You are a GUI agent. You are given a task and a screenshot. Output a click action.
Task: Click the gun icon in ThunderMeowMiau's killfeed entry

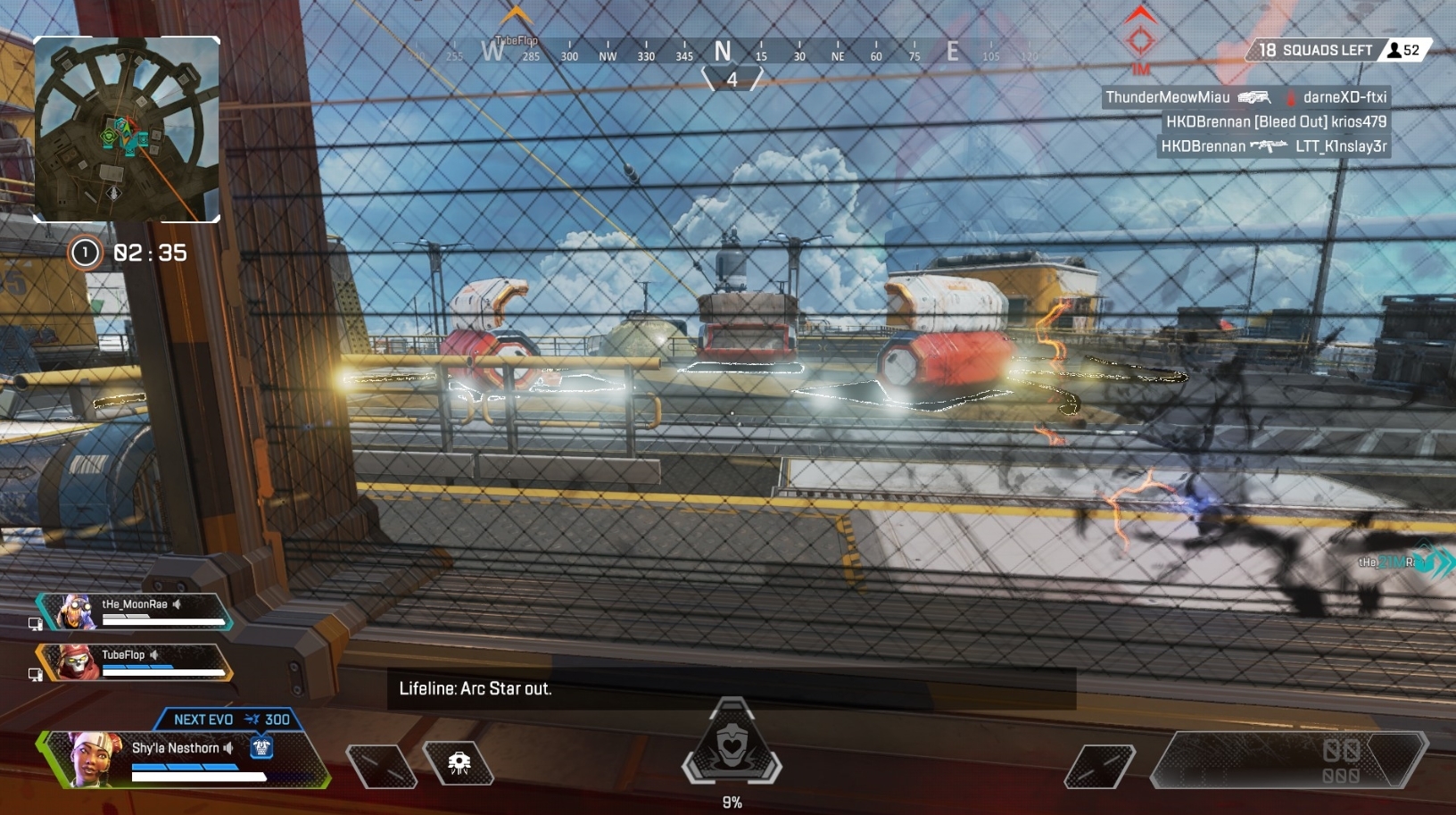point(1256,98)
